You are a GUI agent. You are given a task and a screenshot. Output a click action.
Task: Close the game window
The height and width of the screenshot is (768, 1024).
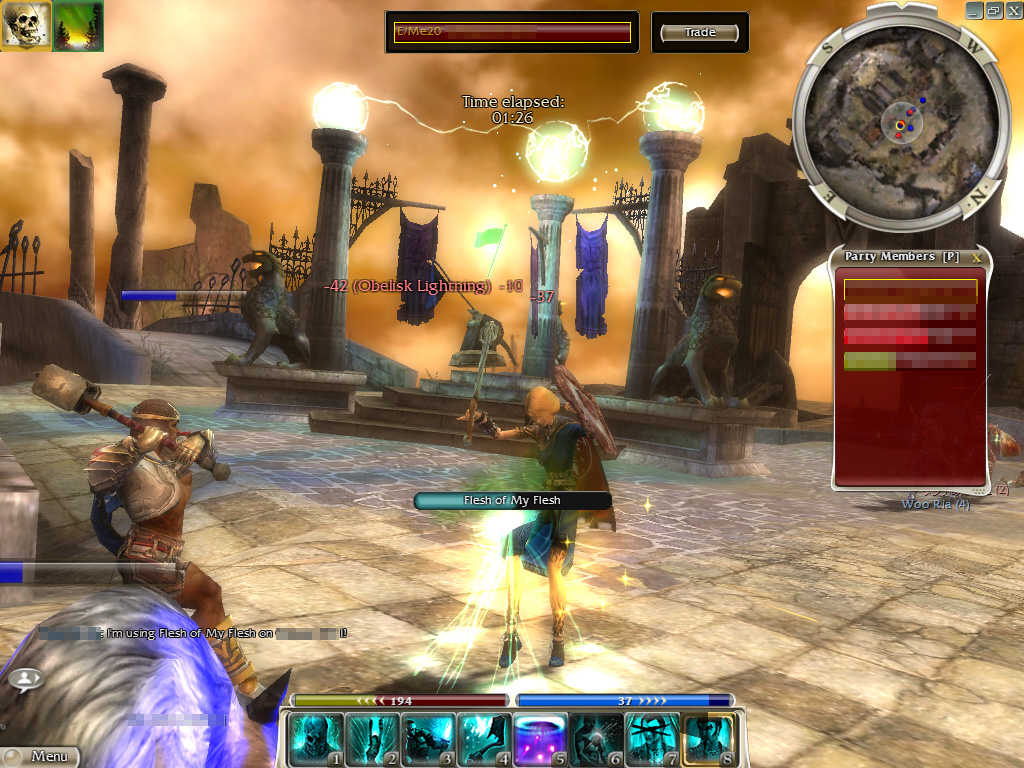1011,10
